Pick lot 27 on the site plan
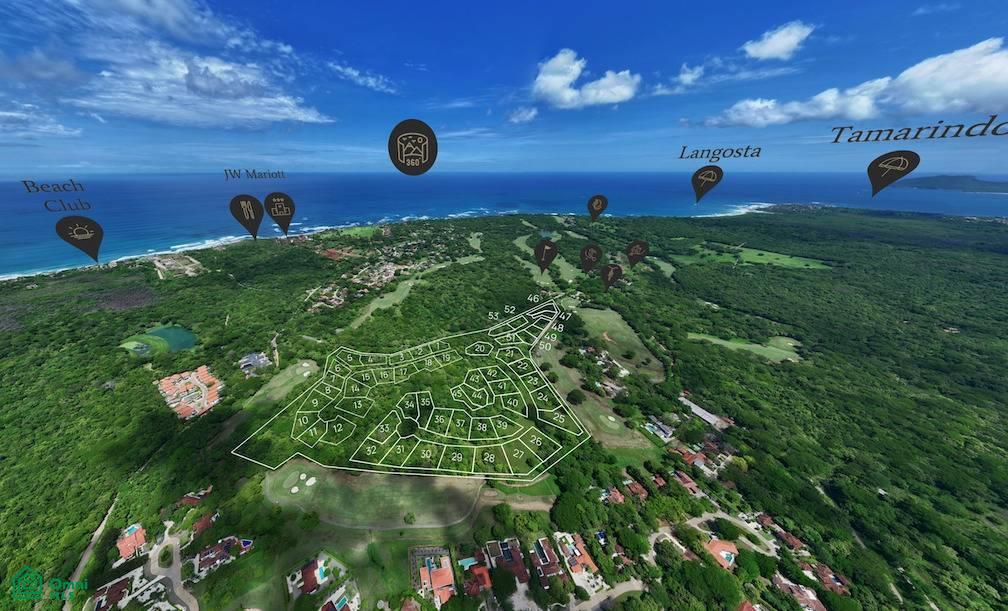The height and width of the screenshot is (611, 1008). click(x=518, y=453)
